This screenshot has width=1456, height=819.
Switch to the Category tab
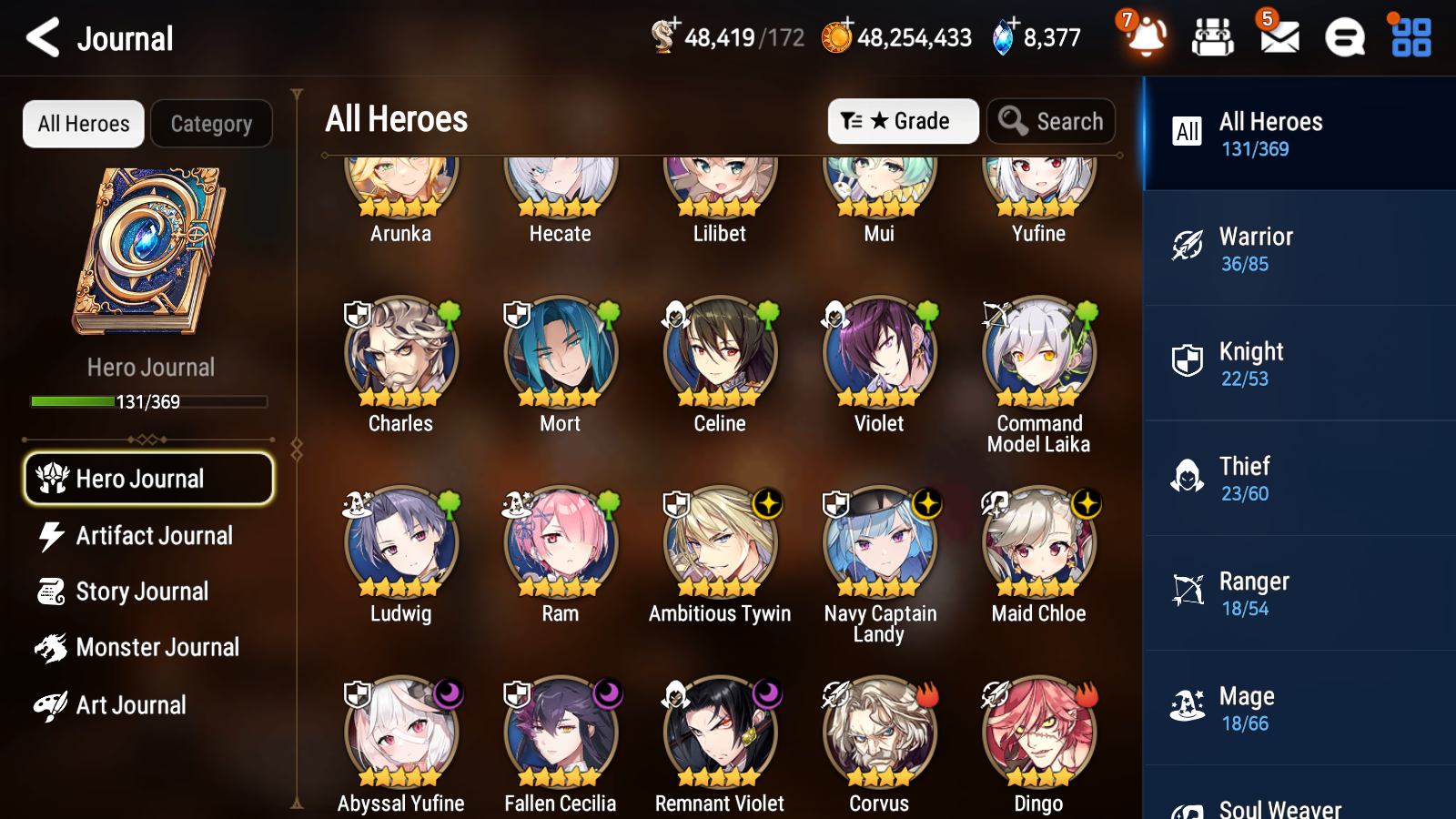[x=211, y=124]
